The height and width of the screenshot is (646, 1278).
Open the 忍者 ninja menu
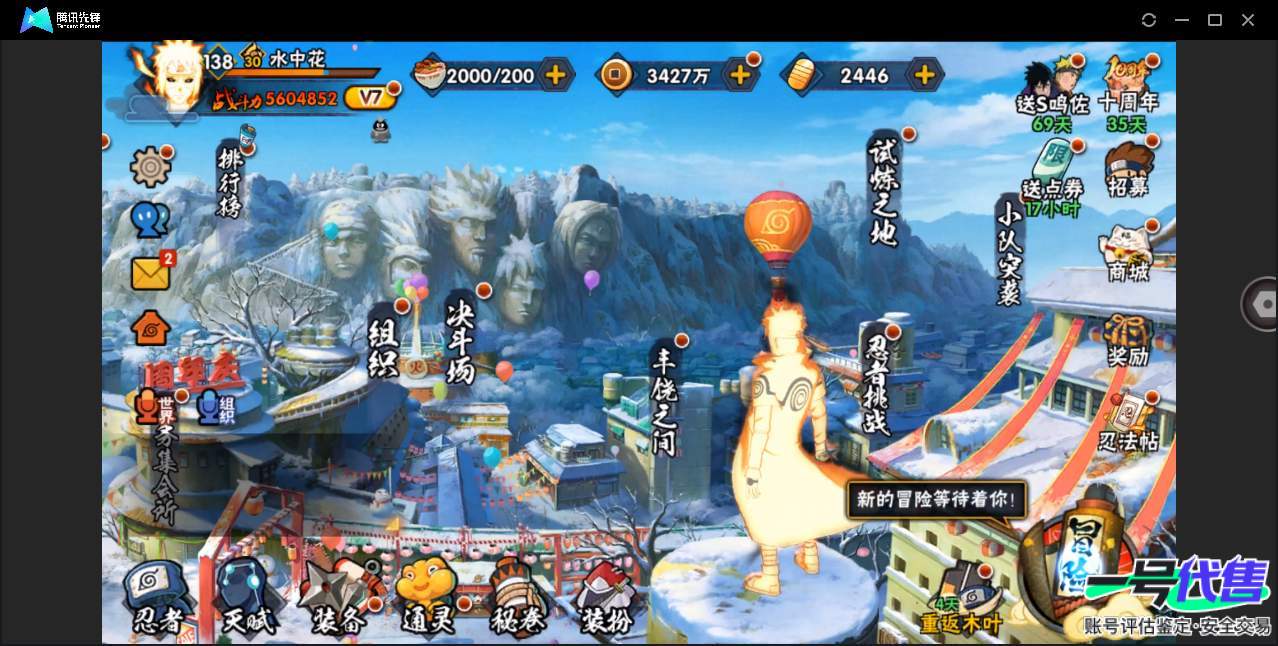click(x=157, y=598)
